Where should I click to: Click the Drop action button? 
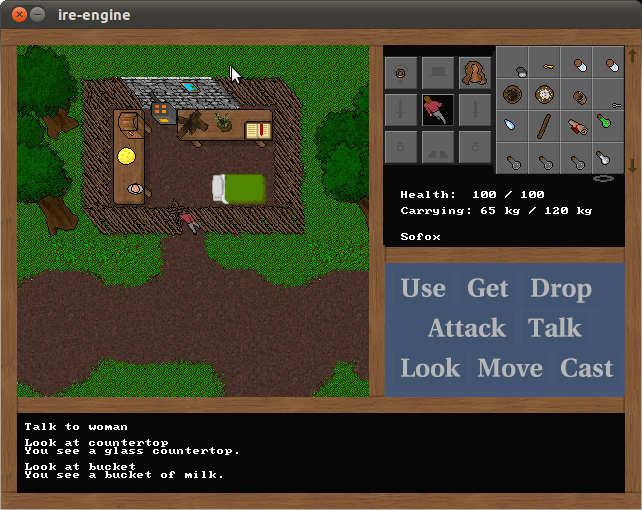pos(561,289)
